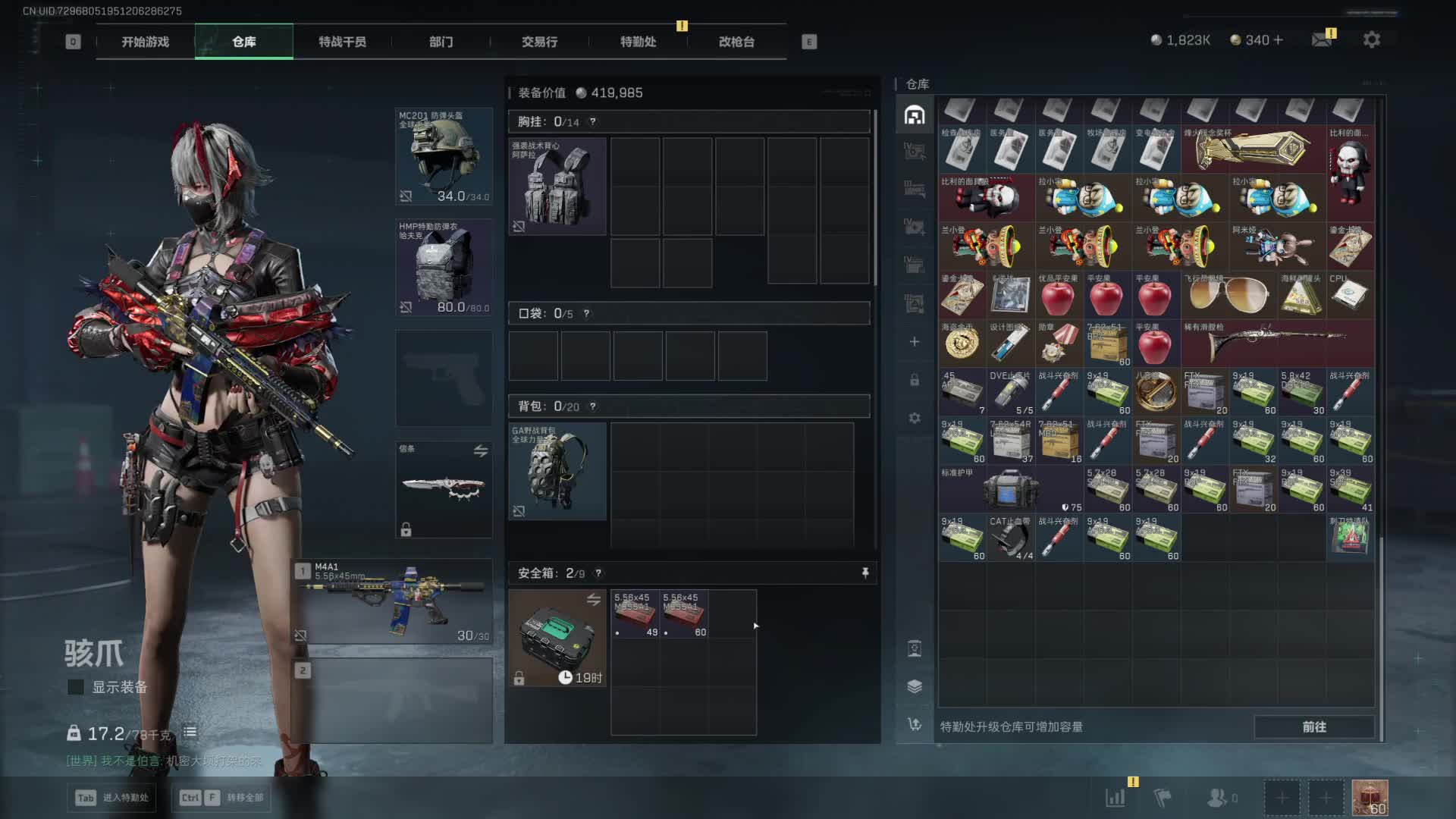This screenshot has width=1456, height=819.
Task: Select the HMP body armor slot
Action: click(x=444, y=267)
